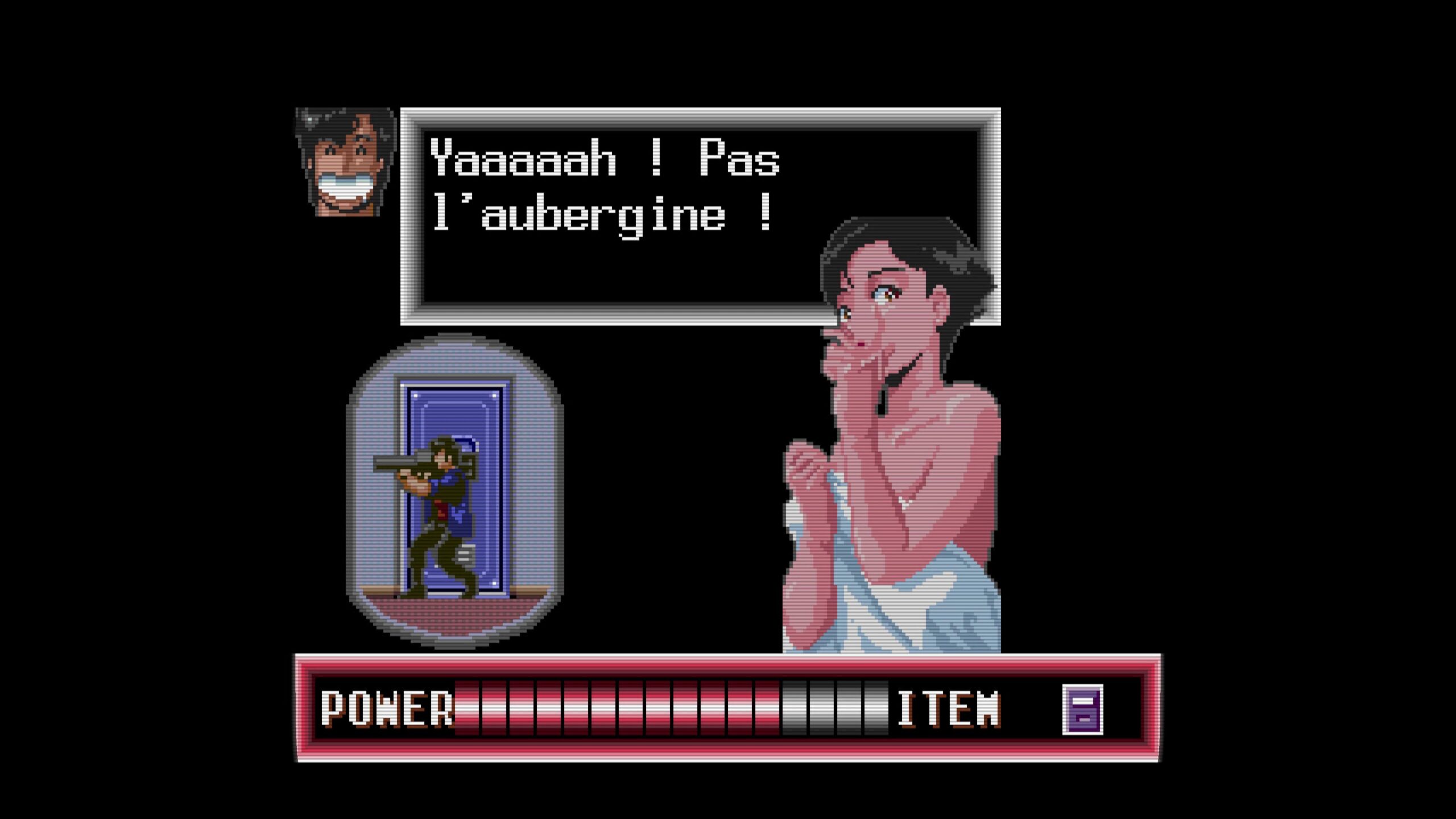Advance the "Pas l'aubergine" dialogue box
Screen dimensions: 1456x819
tap(620, 216)
